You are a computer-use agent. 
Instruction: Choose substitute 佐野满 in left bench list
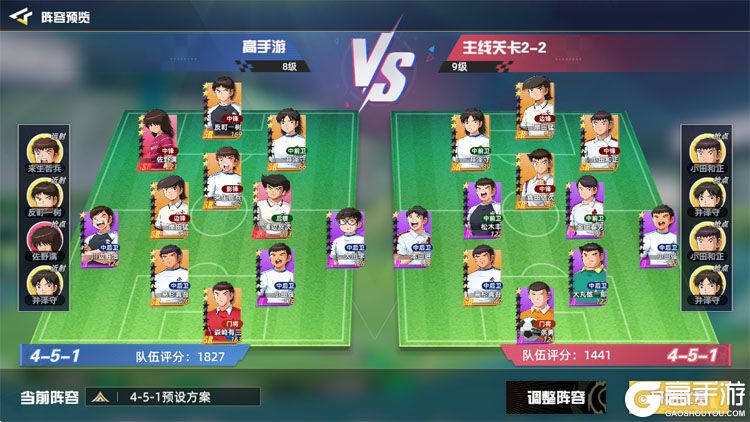43,238
